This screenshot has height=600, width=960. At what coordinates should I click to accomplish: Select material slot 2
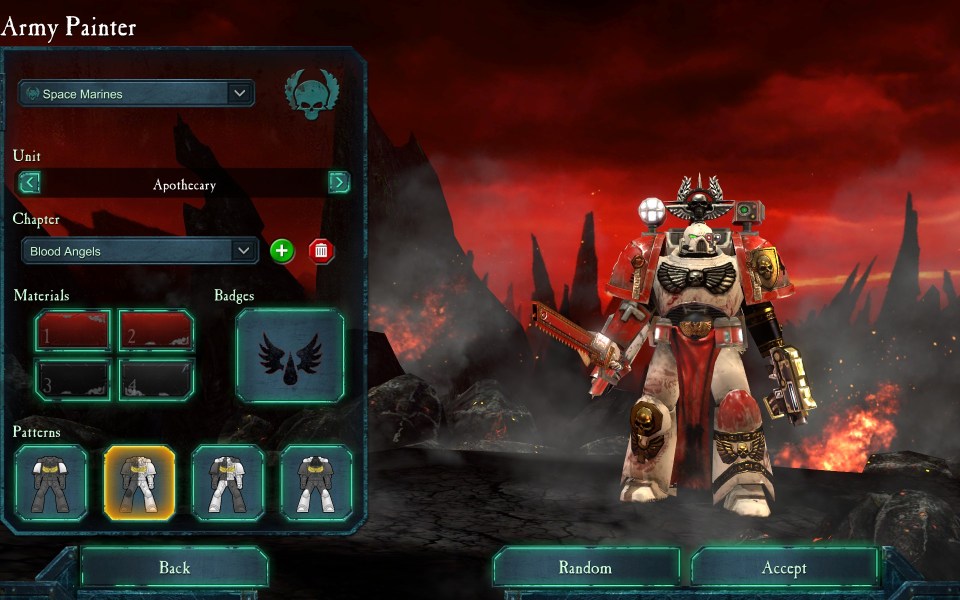click(156, 330)
